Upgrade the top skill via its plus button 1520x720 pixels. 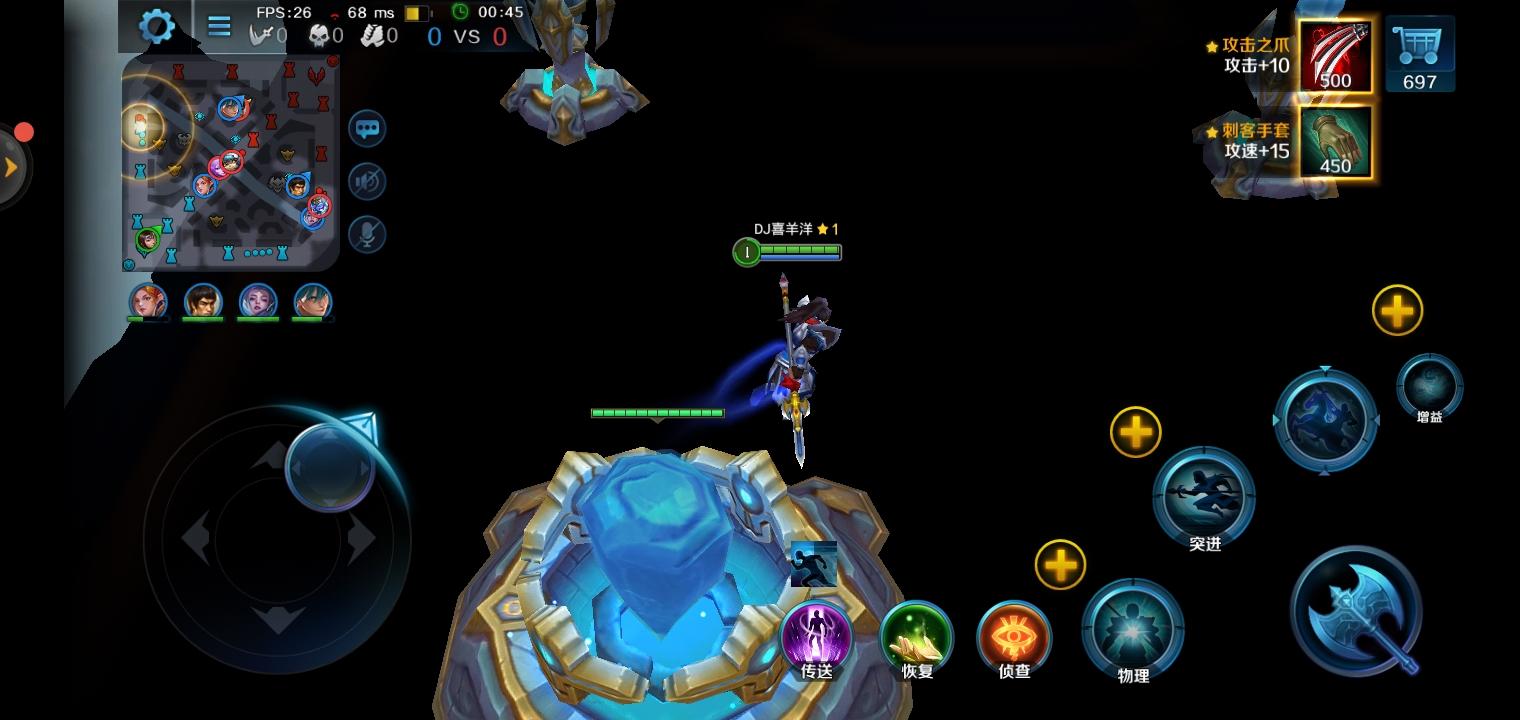(1397, 310)
